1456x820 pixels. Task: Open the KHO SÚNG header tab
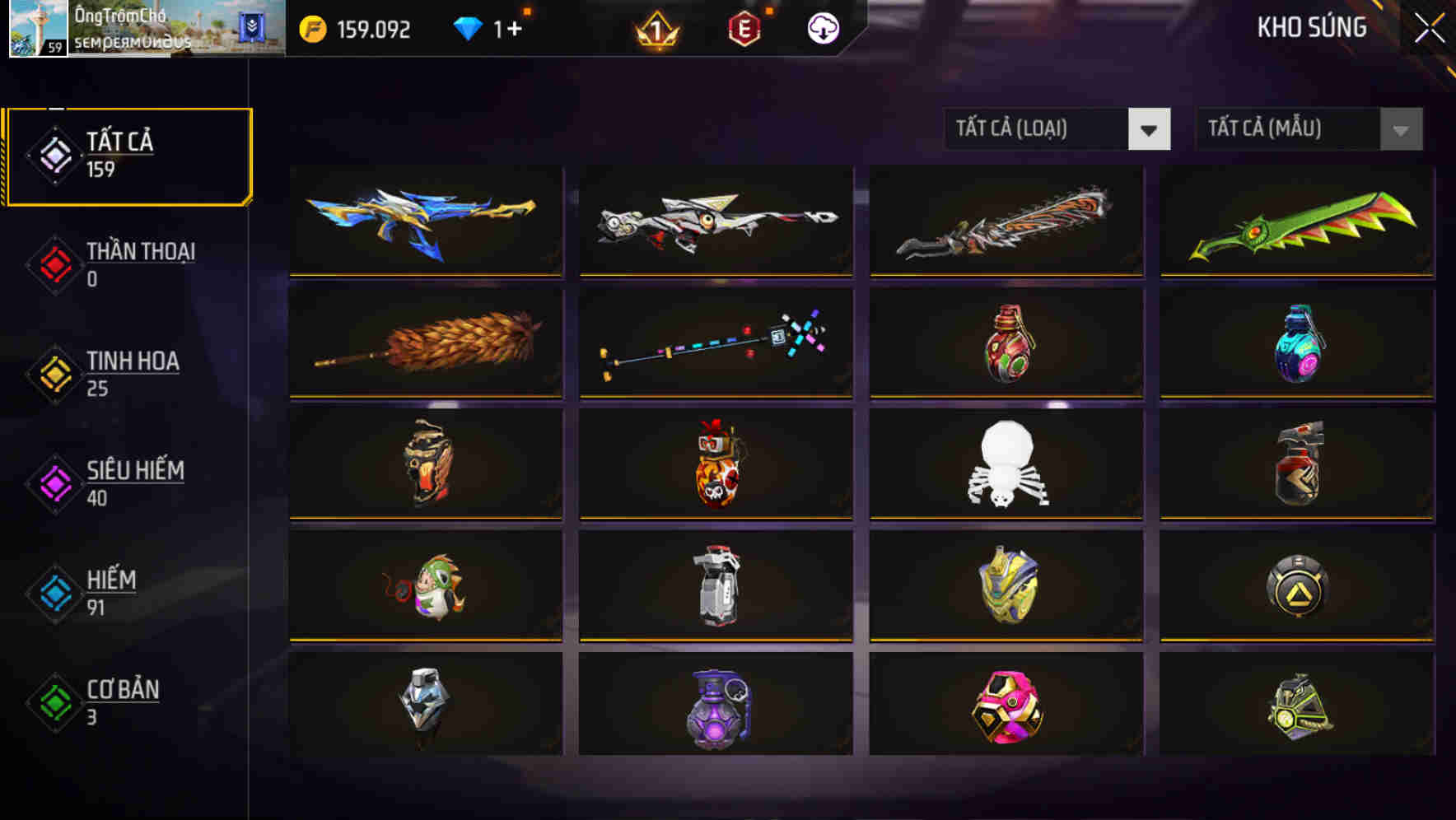(1311, 27)
